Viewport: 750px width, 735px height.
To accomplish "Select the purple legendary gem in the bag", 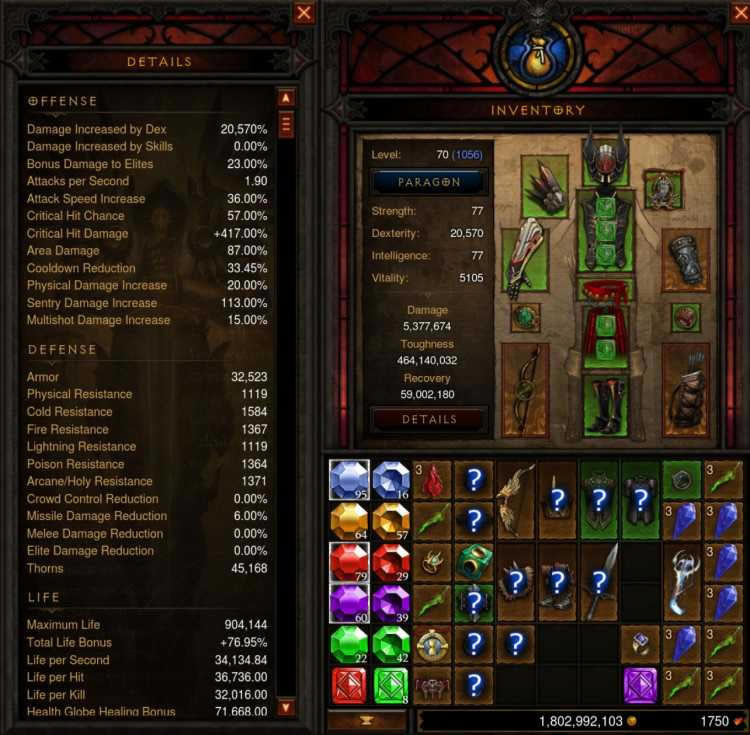I will pos(640,686).
